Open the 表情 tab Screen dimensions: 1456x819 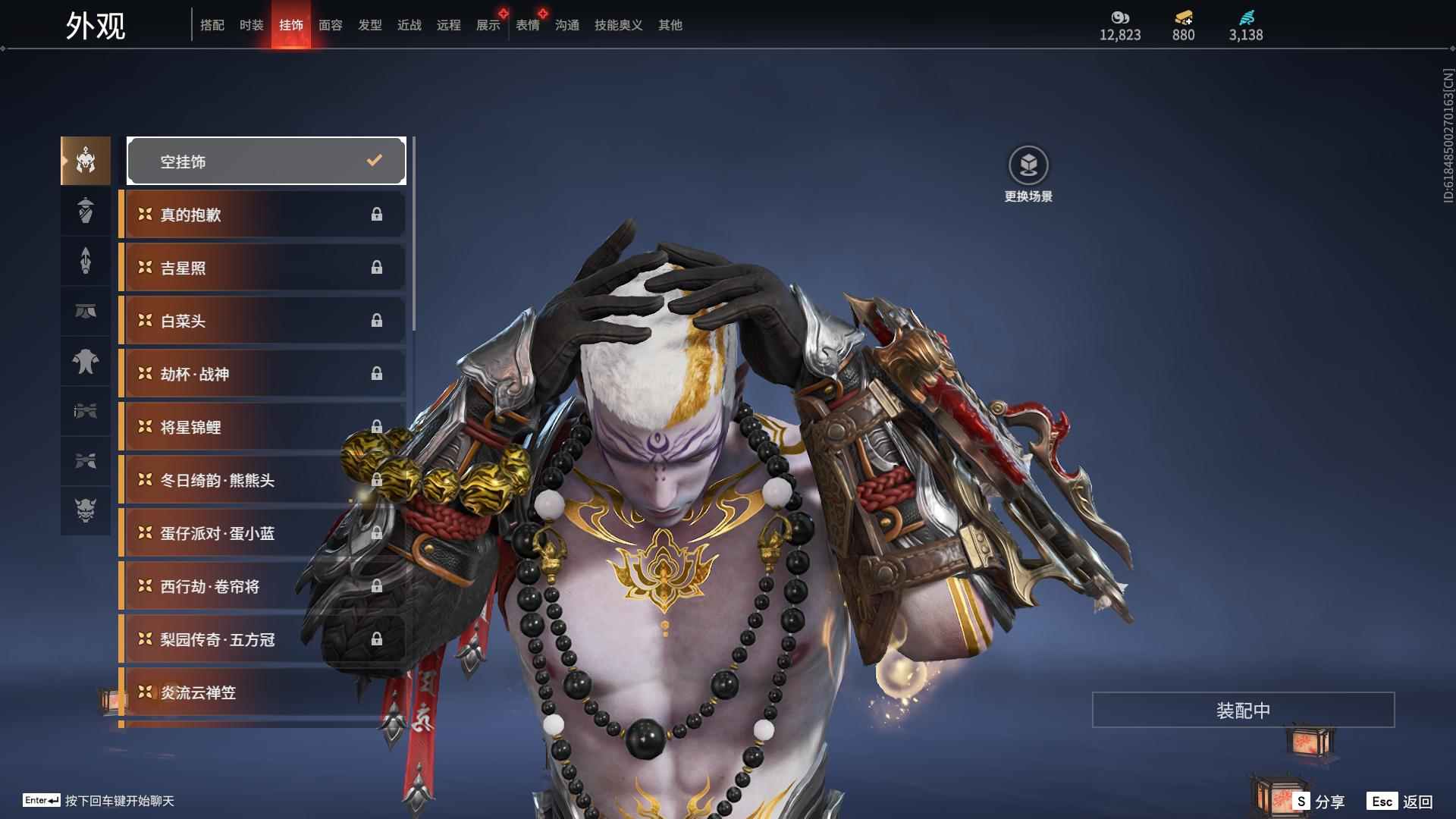(x=528, y=25)
